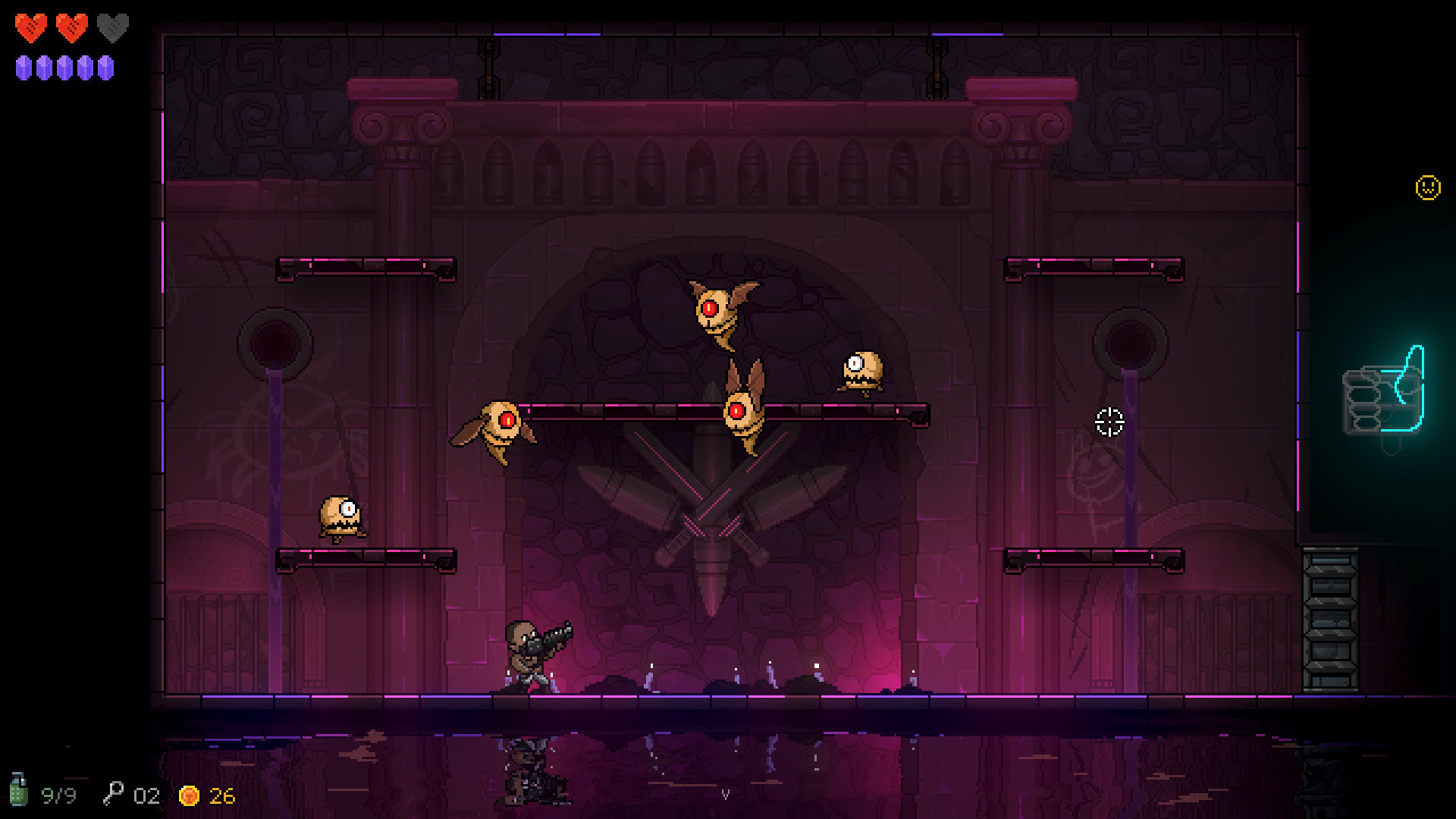1456x819 pixels.
Task: Click the crosshair aiming reticle
Action: point(1109,420)
